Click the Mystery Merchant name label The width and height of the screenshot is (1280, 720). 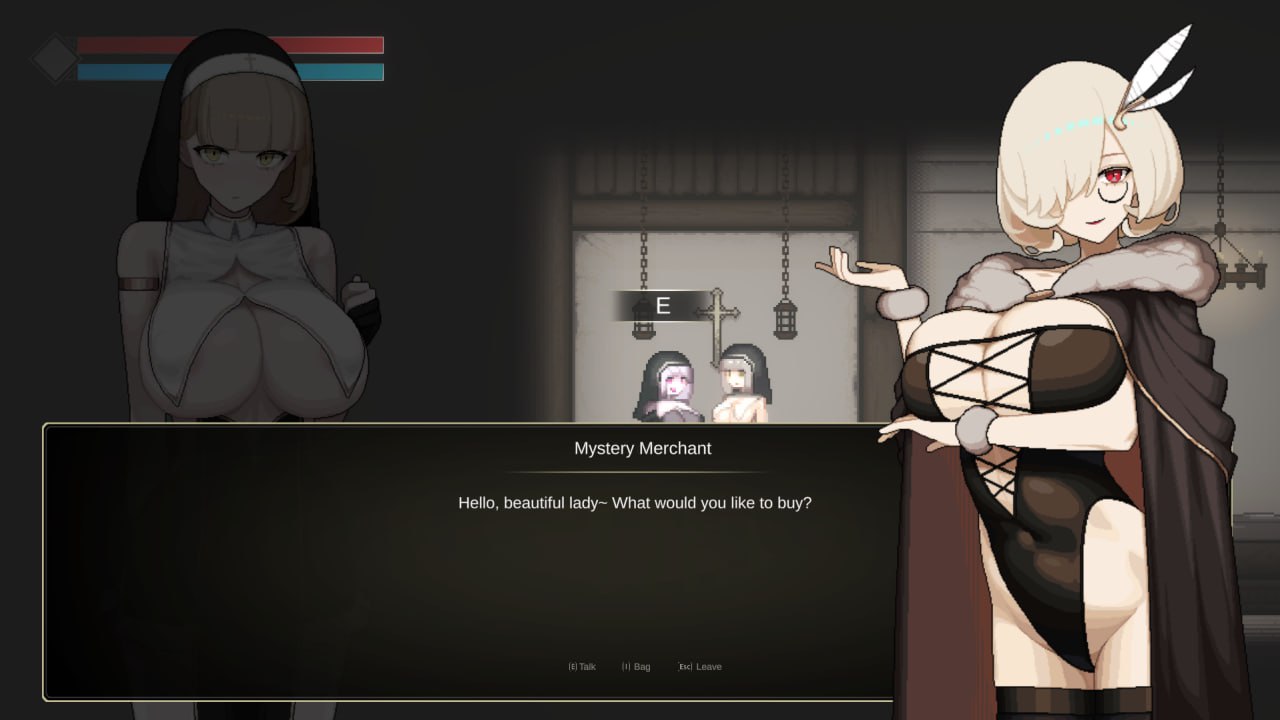pos(644,448)
